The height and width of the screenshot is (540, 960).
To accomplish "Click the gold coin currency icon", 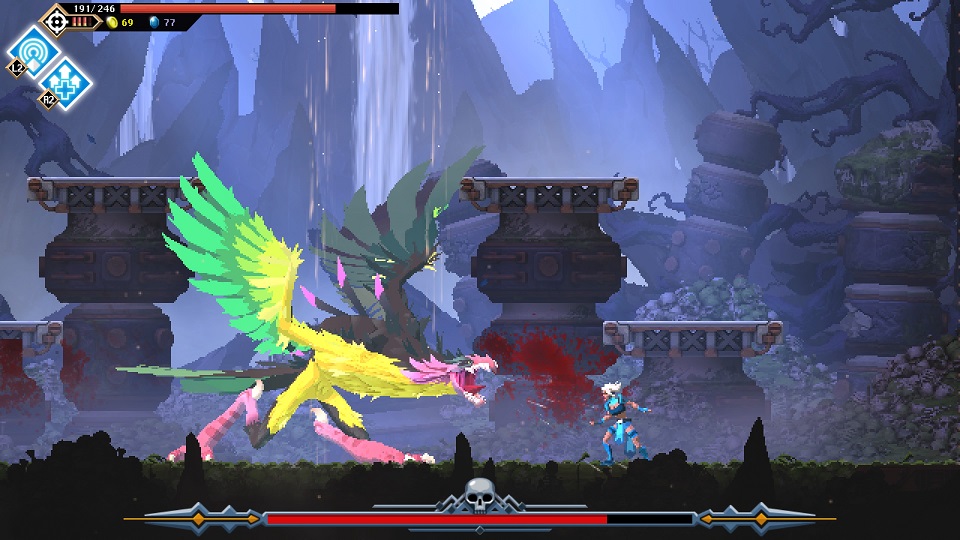I will click(x=112, y=21).
